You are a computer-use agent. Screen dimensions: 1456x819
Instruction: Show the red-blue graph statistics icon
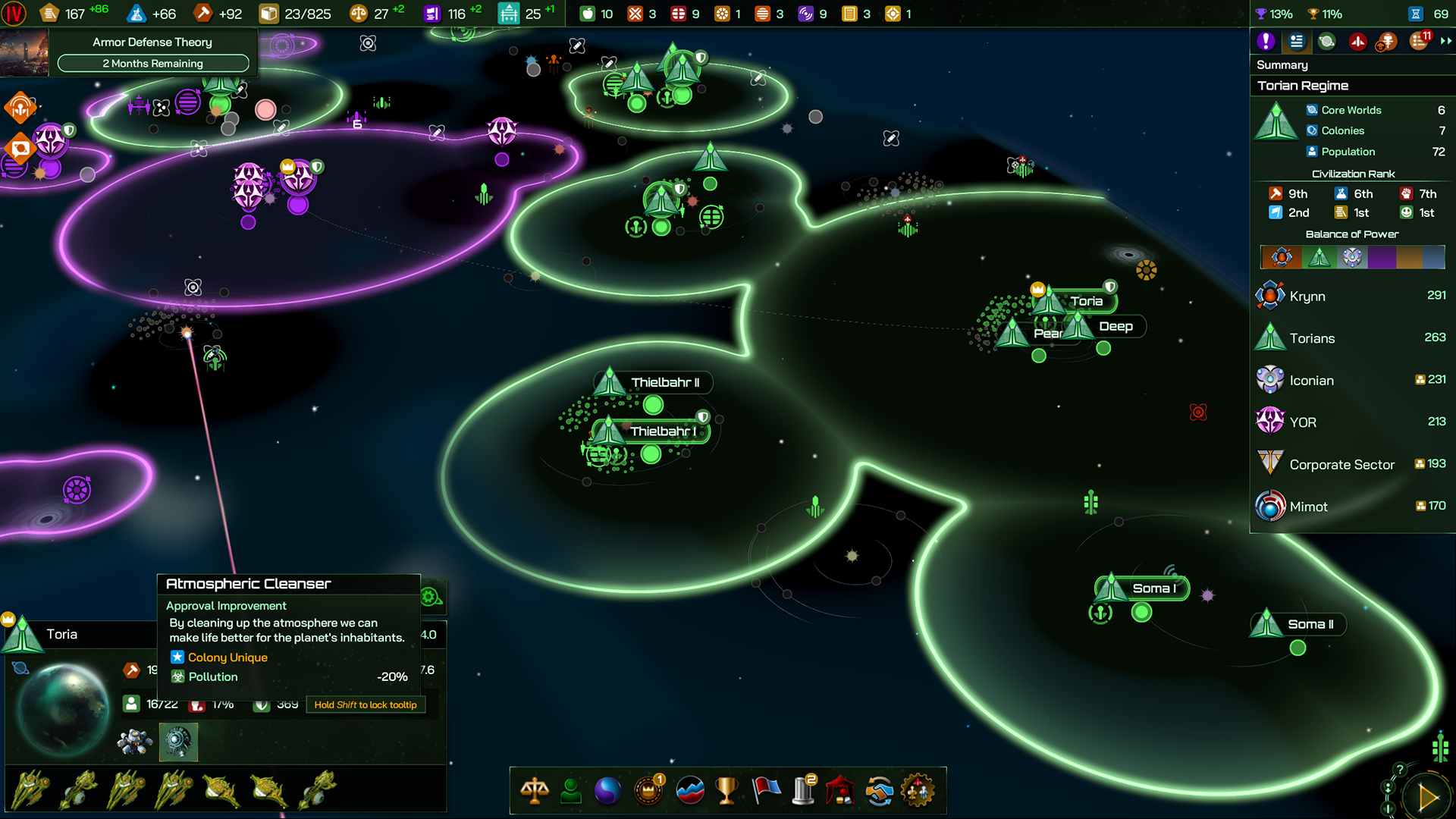click(689, 791)
